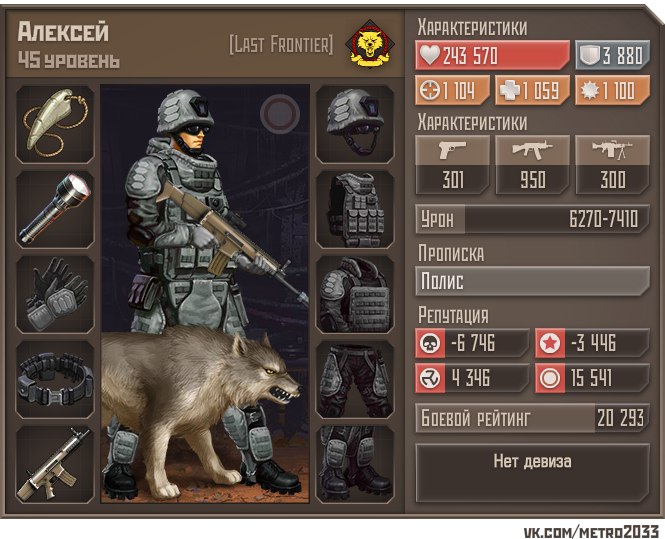Click the motto box reading Нет девиза
The height and width of the screenshot is (539, 665).
pos(532,463)
